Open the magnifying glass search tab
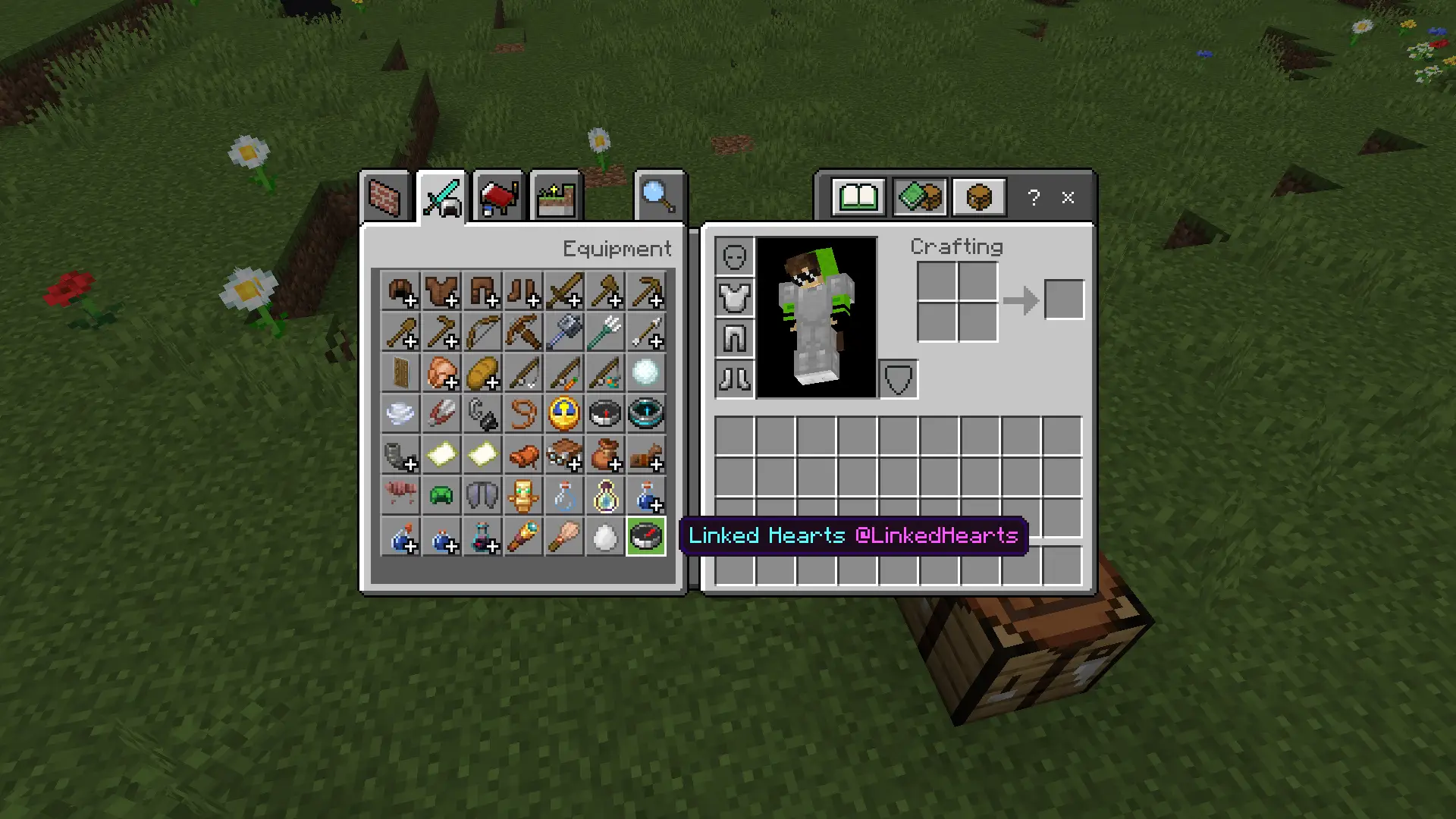 click(x=658, y=197)
